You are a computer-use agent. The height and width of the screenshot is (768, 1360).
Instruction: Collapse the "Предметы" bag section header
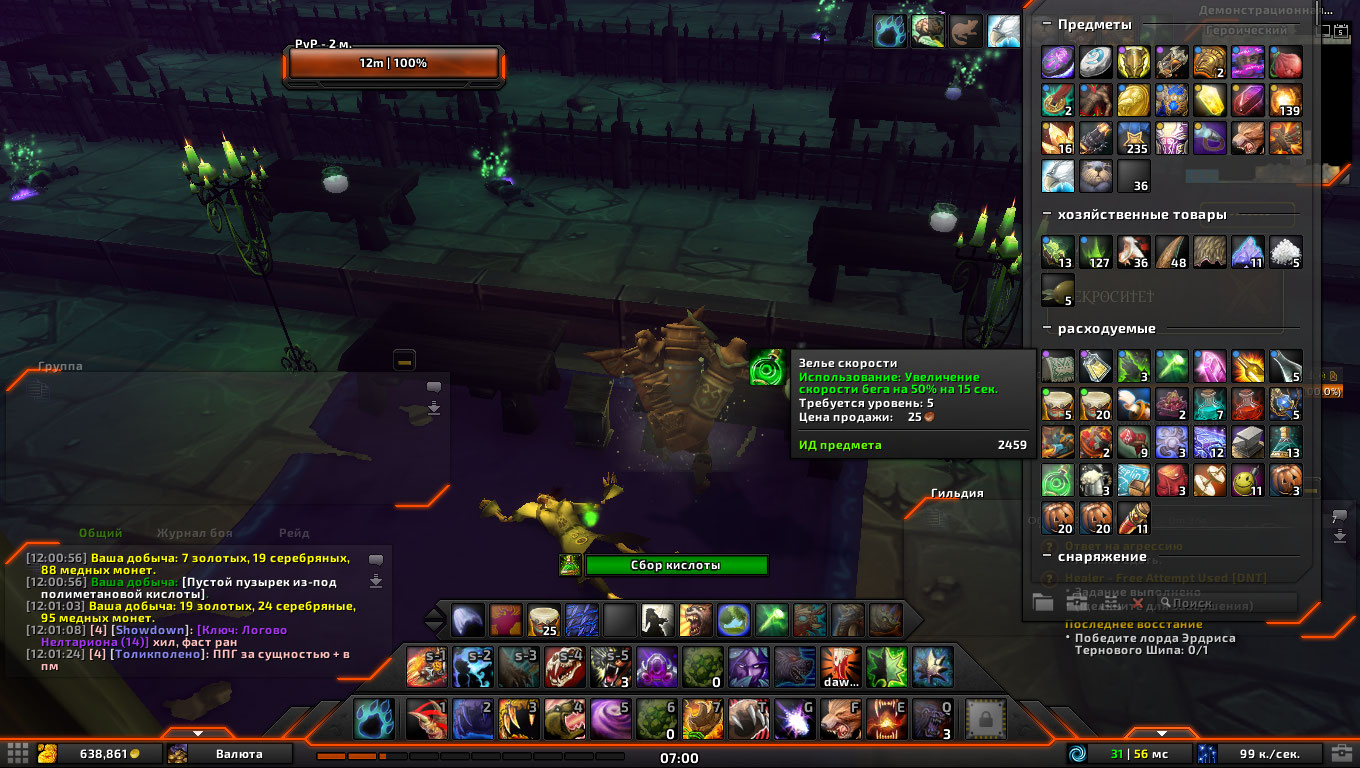pyautogui.click(x=1047, y=24)
